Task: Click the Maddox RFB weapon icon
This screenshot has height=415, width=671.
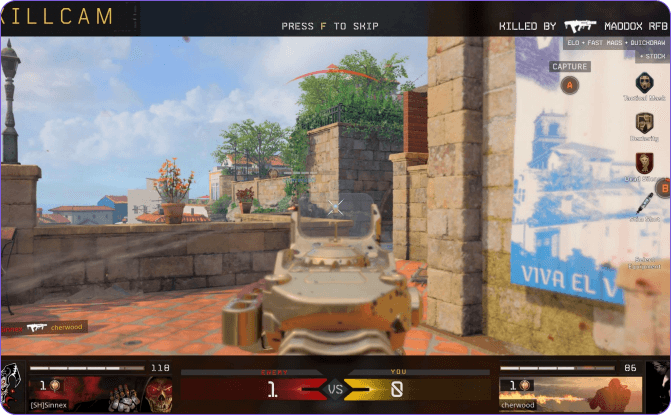Action: [x=579, y=25]
